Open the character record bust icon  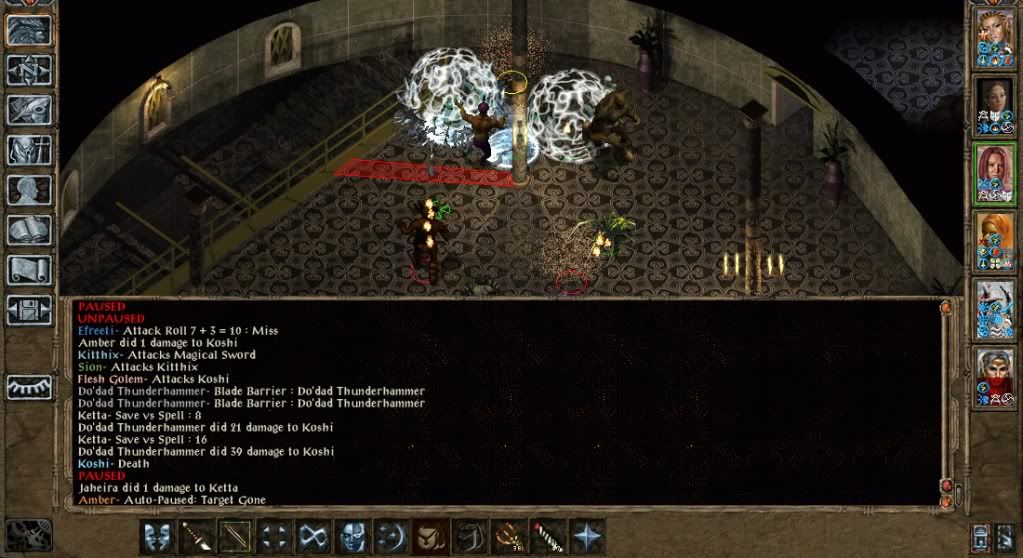[29, 190]
